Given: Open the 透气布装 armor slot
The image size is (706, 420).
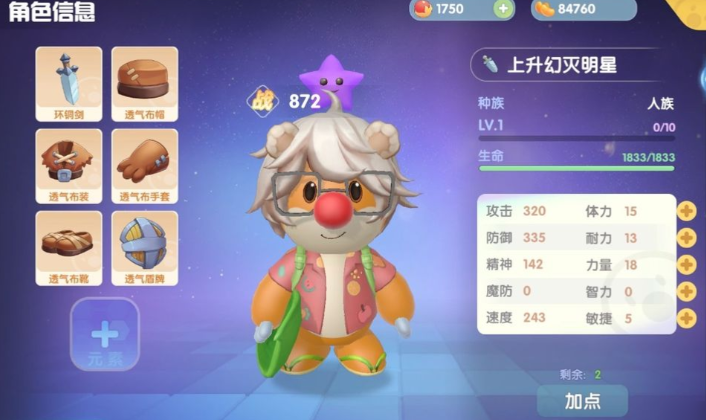Looking at the screenshot, I should coord(69,165).
